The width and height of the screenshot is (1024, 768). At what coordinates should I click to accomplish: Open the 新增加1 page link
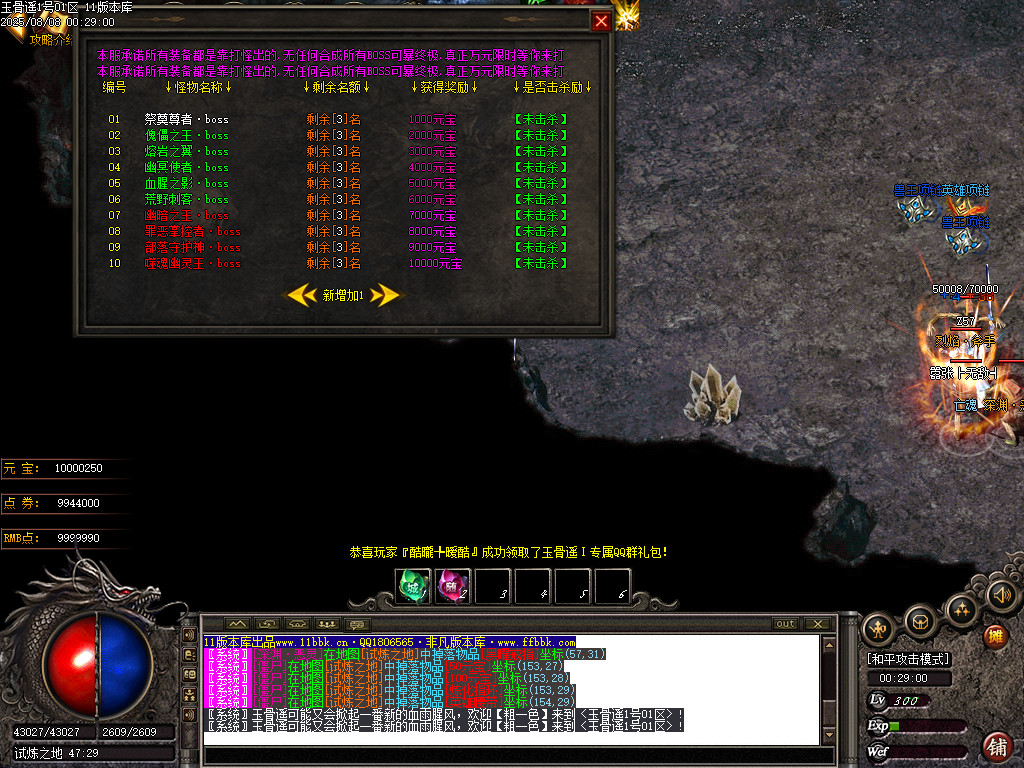click(343, 295)
